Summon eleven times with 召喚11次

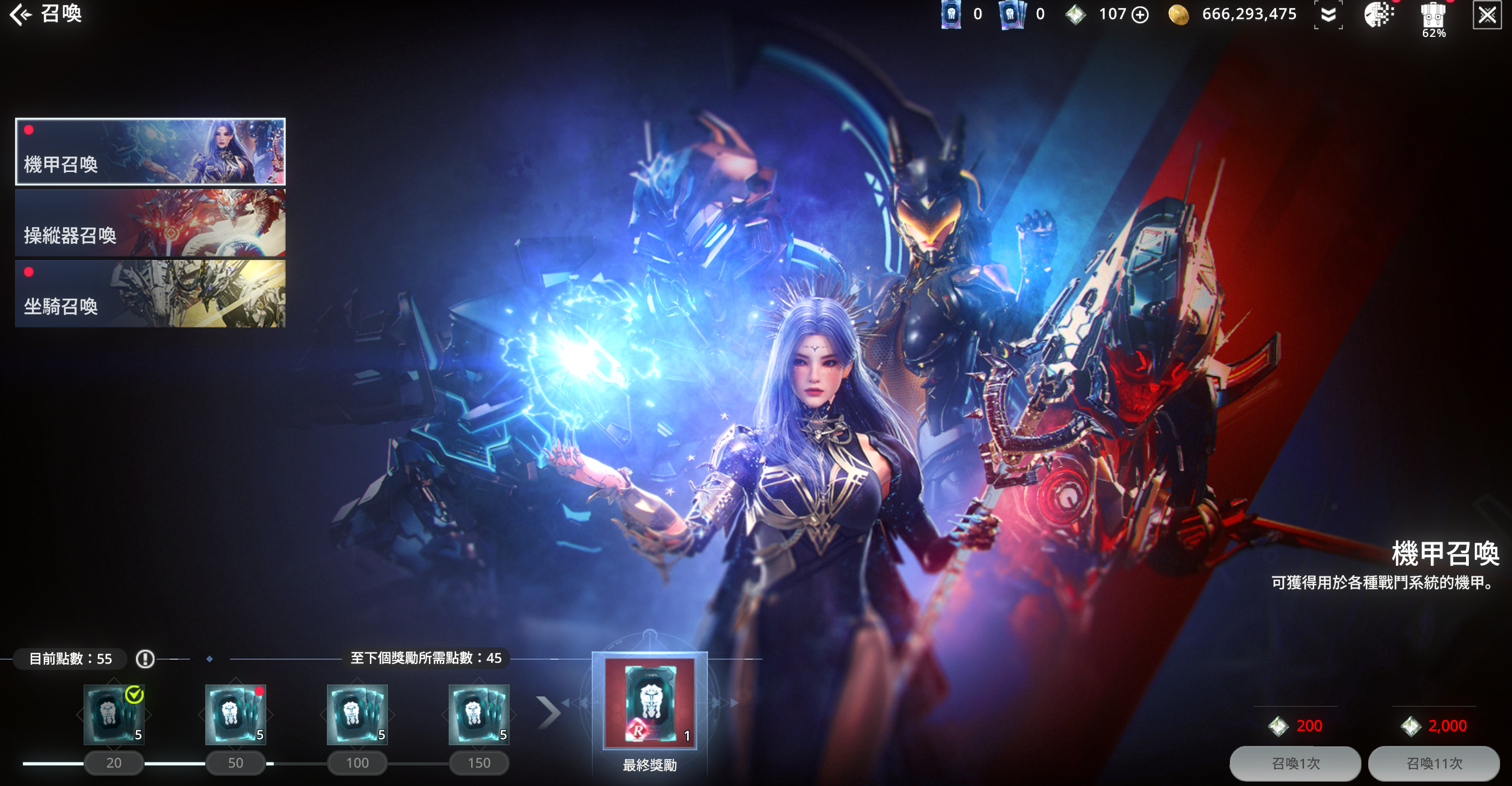pyautogui.click(x=1433, y=763)
